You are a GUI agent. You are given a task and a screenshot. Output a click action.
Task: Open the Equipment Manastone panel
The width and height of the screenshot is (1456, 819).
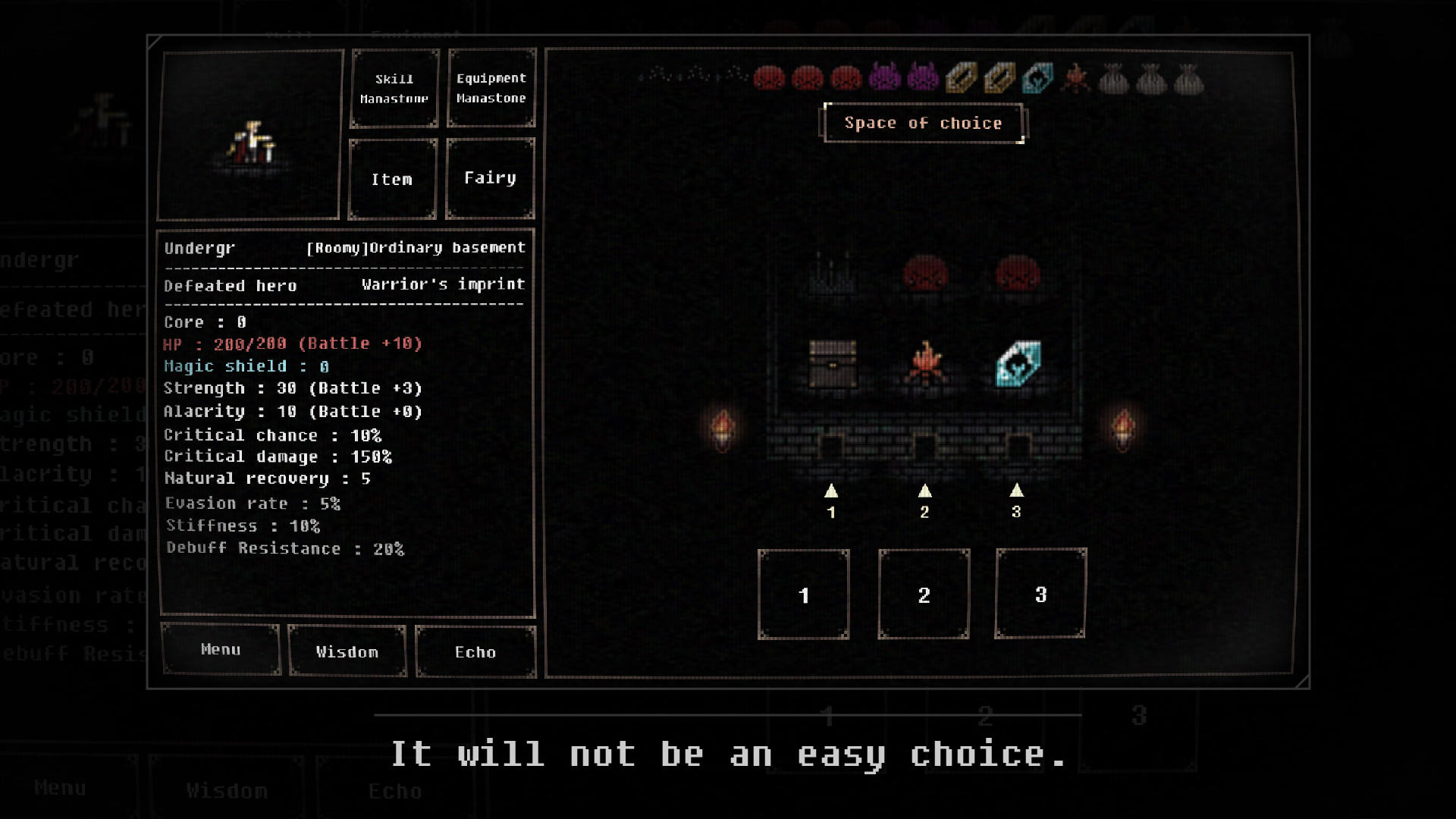point(491,87)
